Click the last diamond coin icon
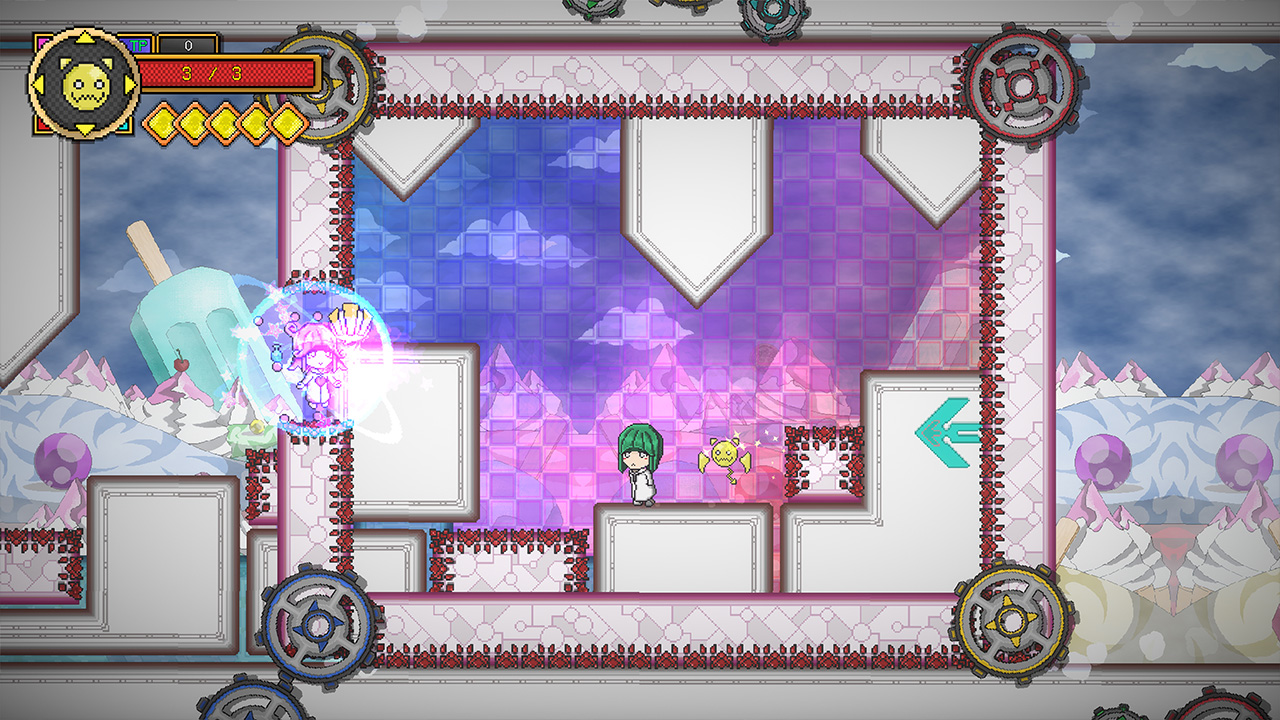Image resolution: width=1280 pixels, height=720 pixels. tap(287, 122)
